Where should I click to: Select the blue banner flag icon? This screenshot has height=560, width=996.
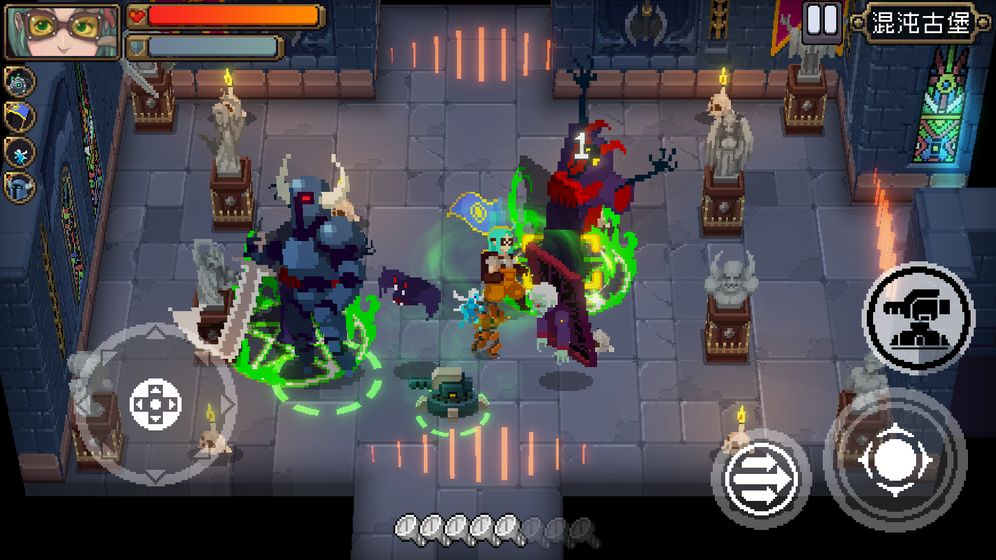(x=19, y=117)
